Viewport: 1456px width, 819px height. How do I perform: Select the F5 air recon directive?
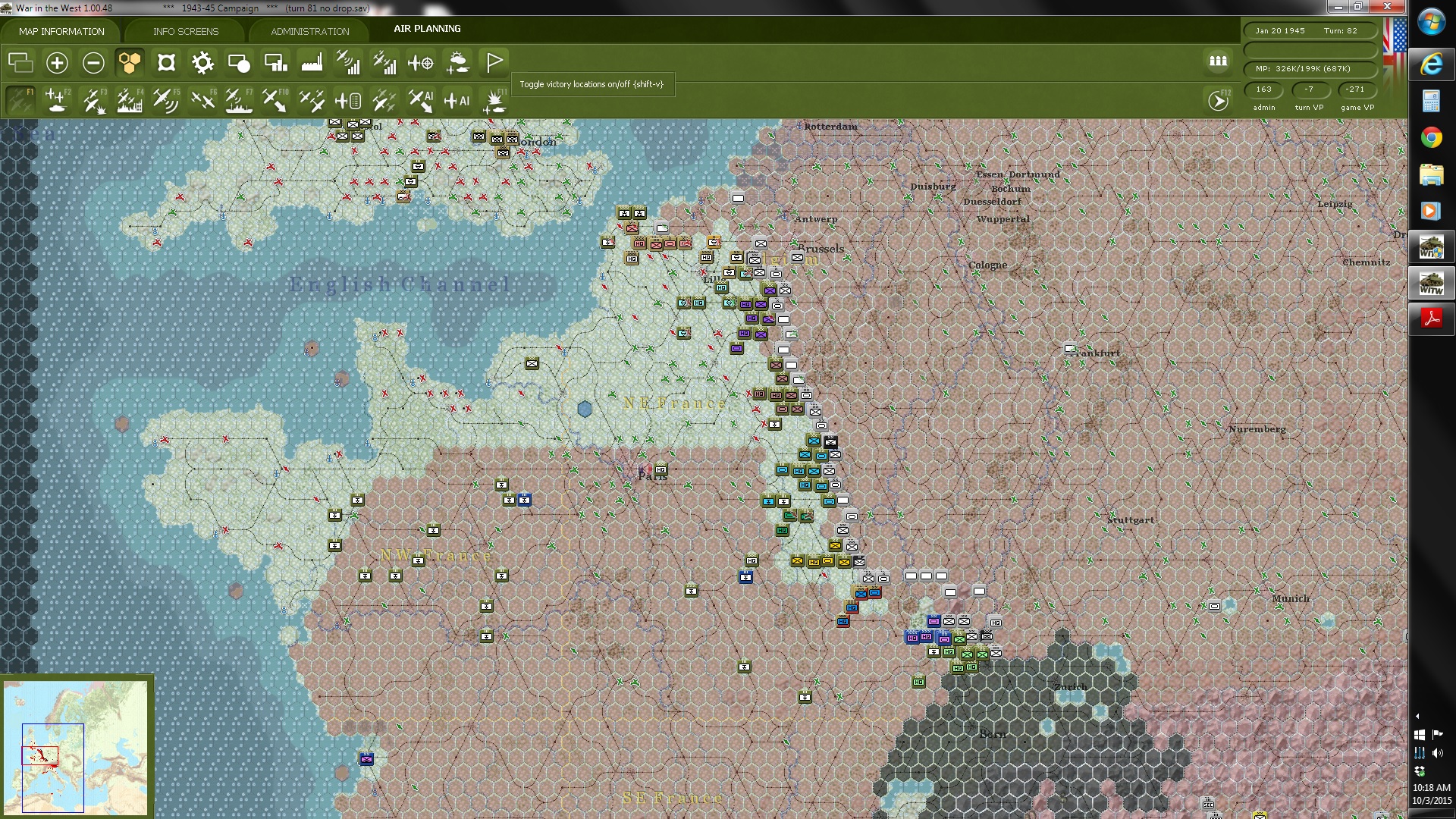pos(166,99)
